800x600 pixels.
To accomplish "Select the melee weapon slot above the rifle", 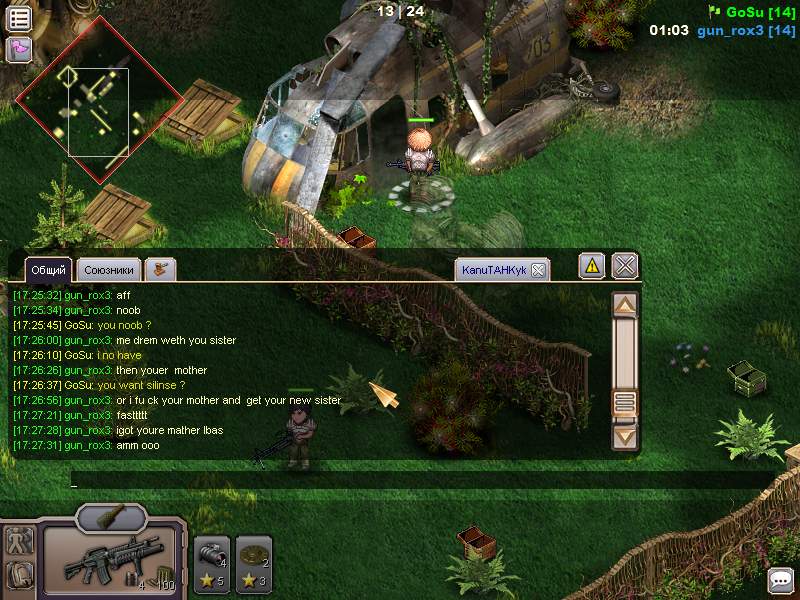I will [111, 518].
